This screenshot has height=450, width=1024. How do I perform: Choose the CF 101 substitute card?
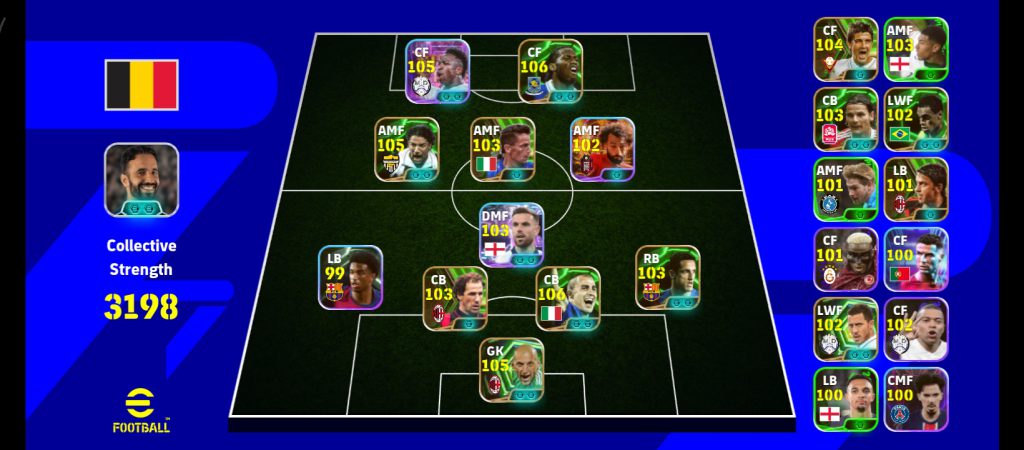[x=845, y=259]
